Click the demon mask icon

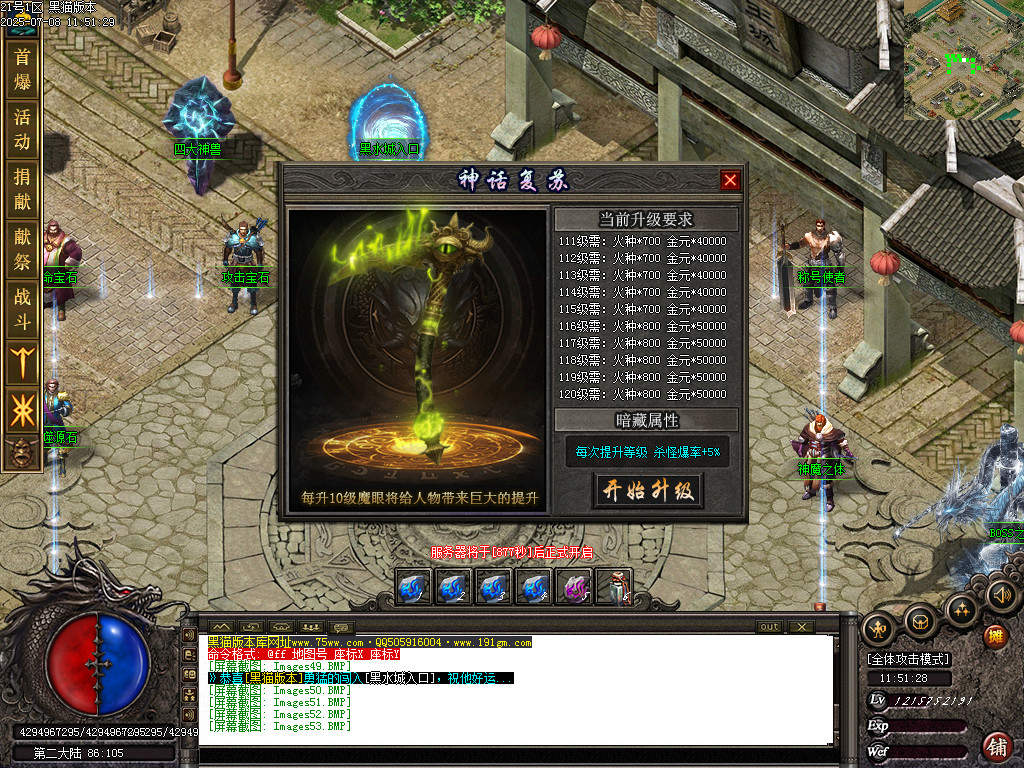22,453
